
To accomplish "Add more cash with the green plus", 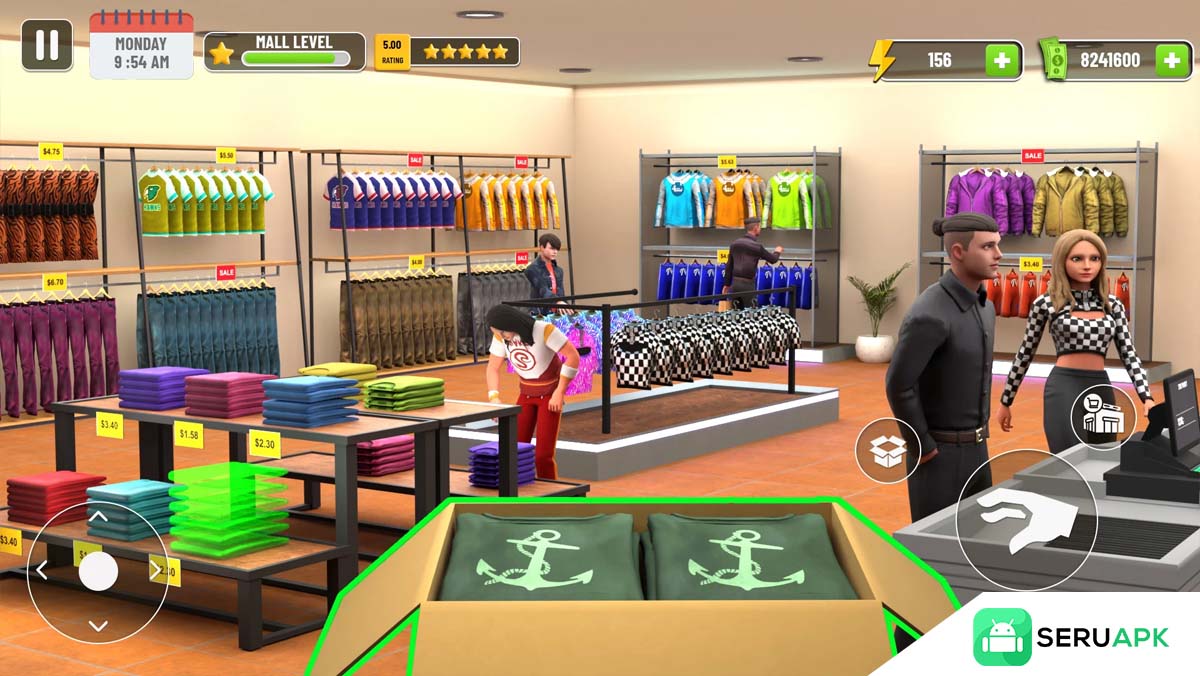I will (1173, 60).
